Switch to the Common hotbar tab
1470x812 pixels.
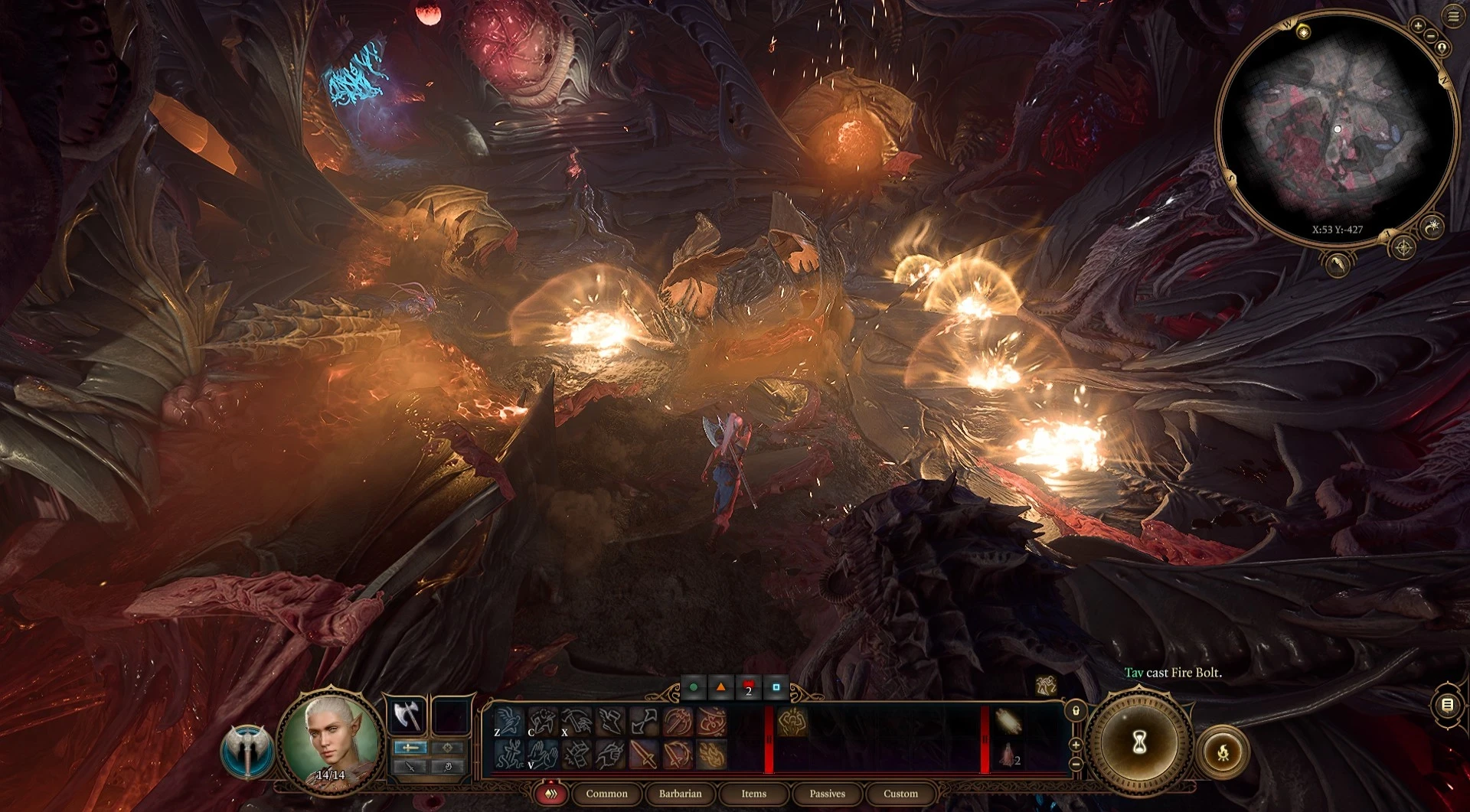[x=606, y=794]
